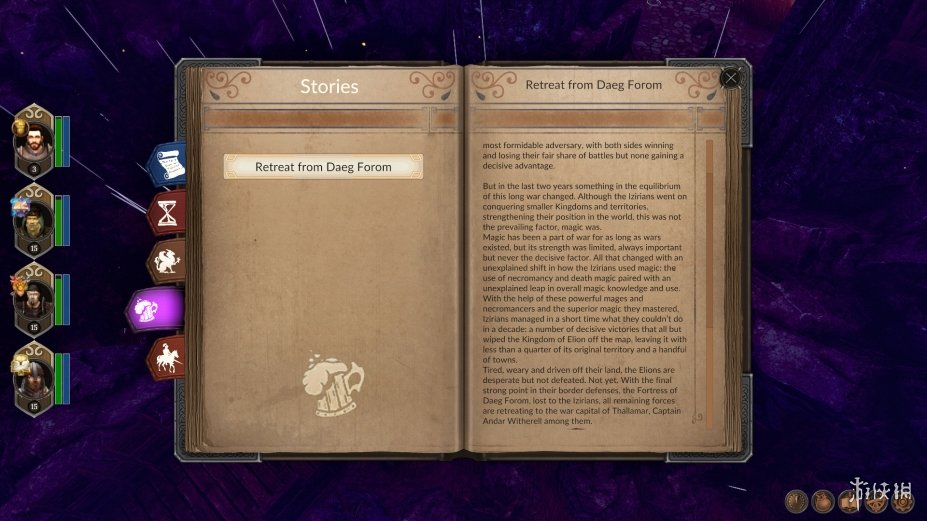
Task: Switch to the hourglass tab
Action: click(167, 212)
